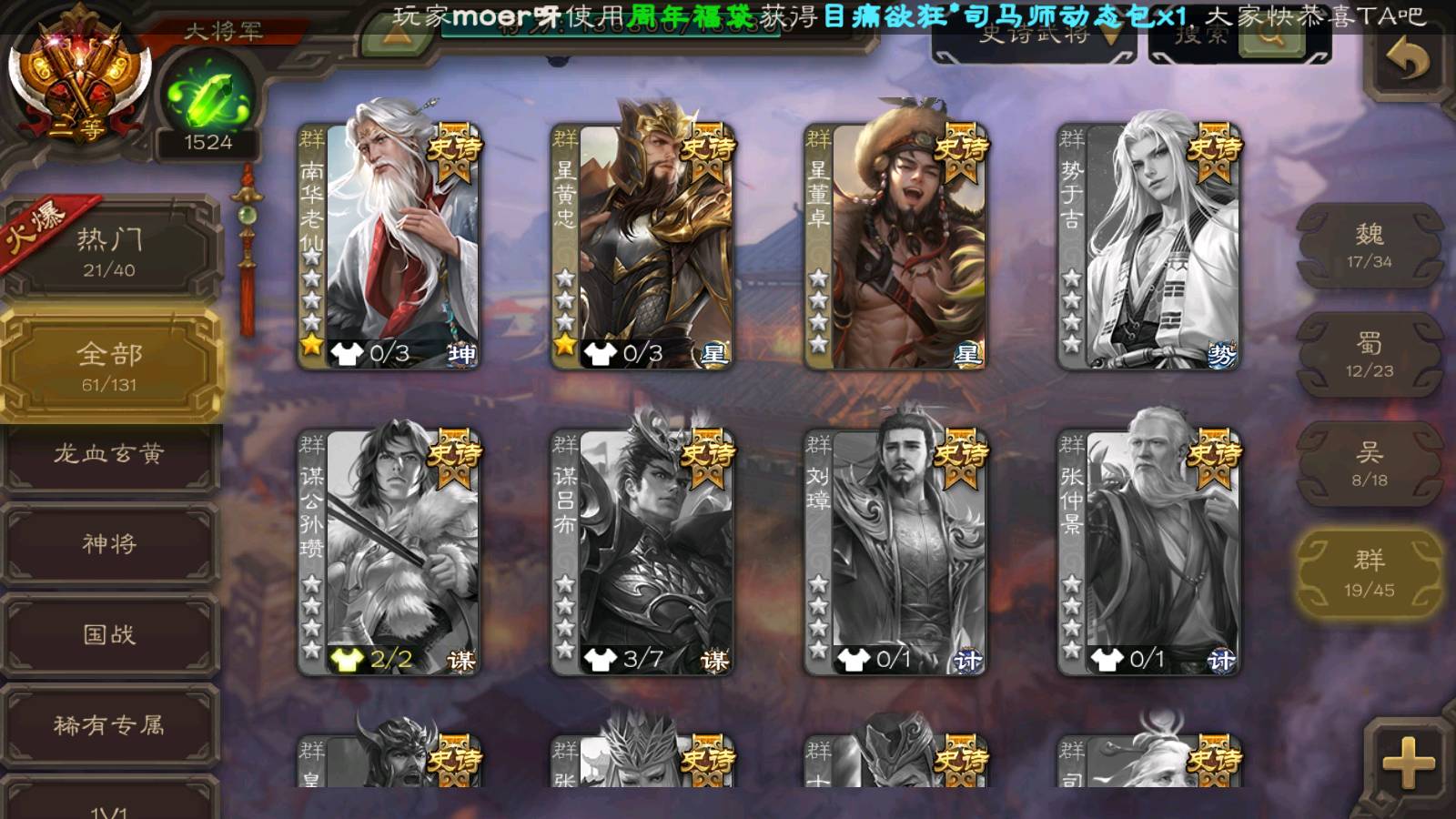The height and width of the screenshot is (819, 1456).
Task: Select the 谋吕布 hero card
Action: point(642,551)
